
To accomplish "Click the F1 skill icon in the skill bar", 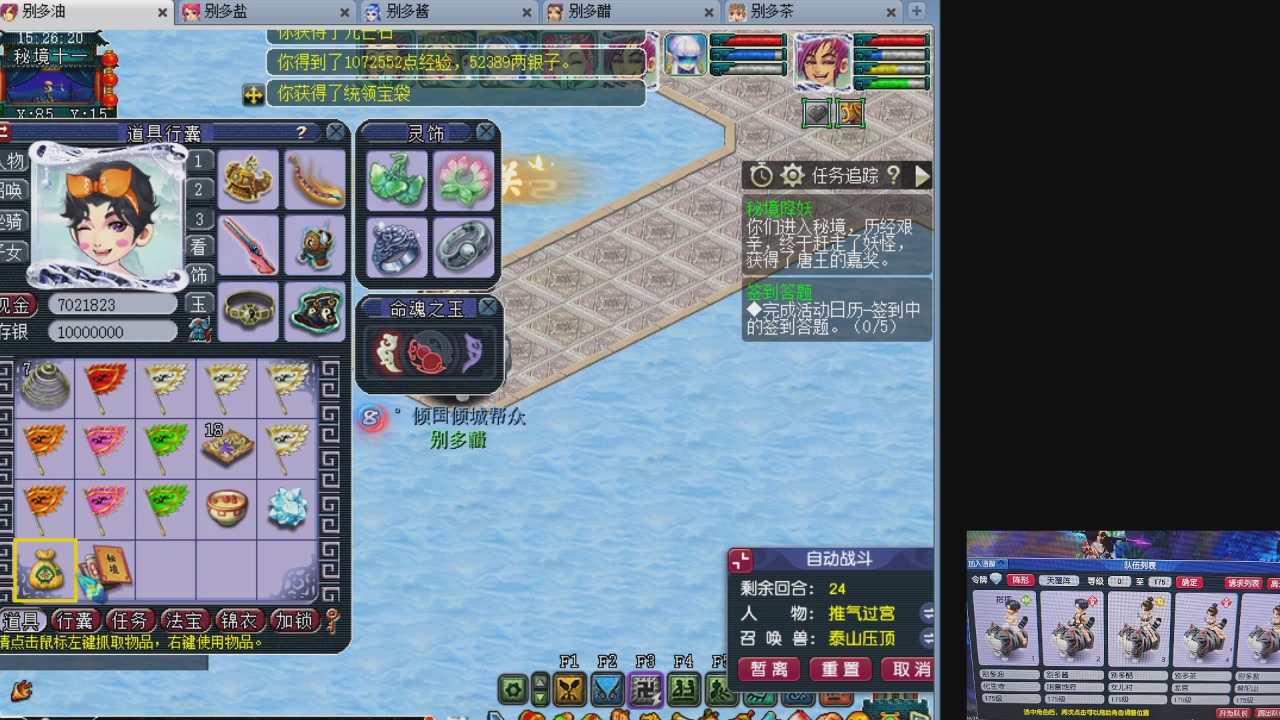I will [x=570, y=690].
